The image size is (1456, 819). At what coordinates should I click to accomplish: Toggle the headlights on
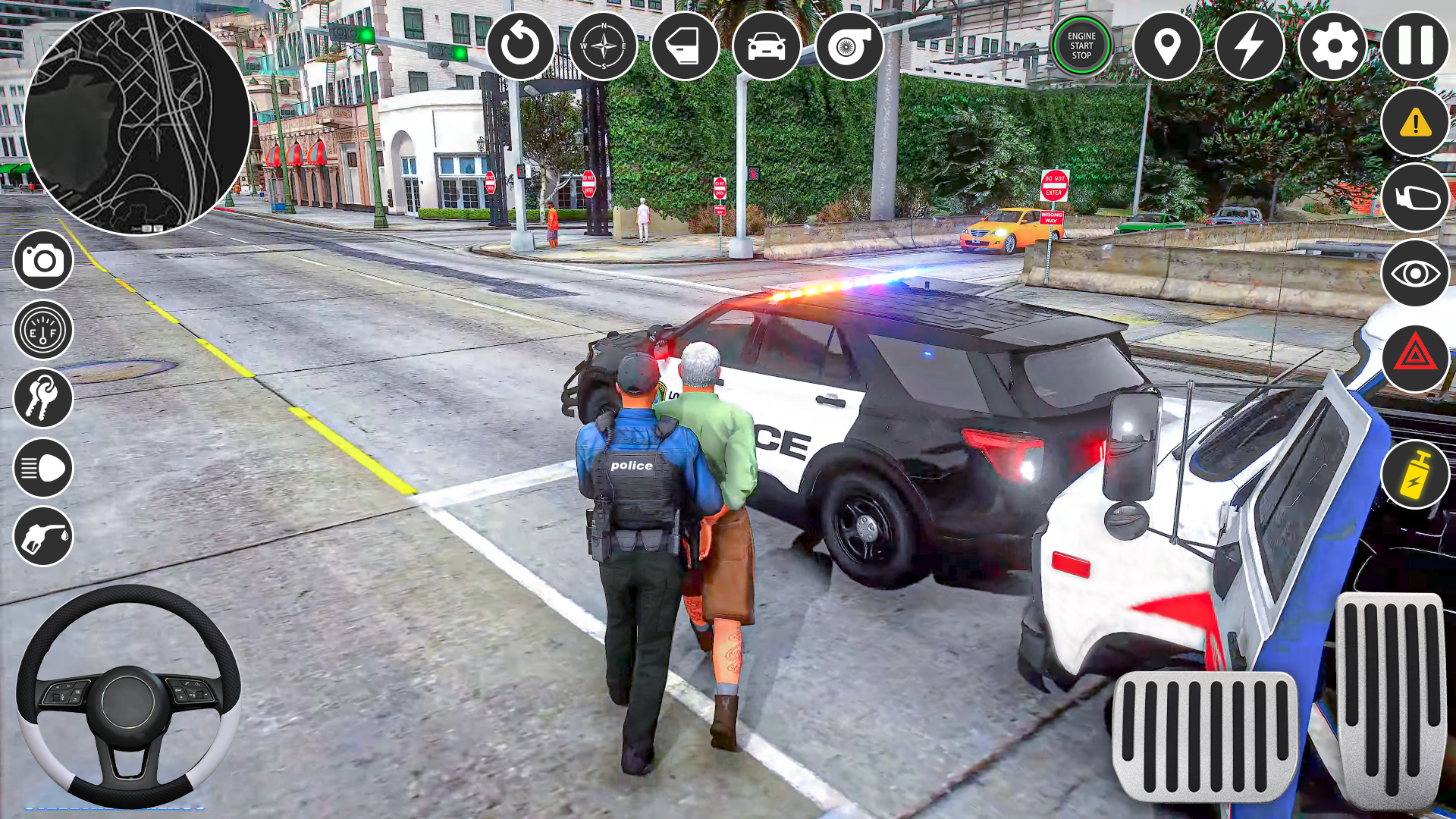tap(43, 468)
